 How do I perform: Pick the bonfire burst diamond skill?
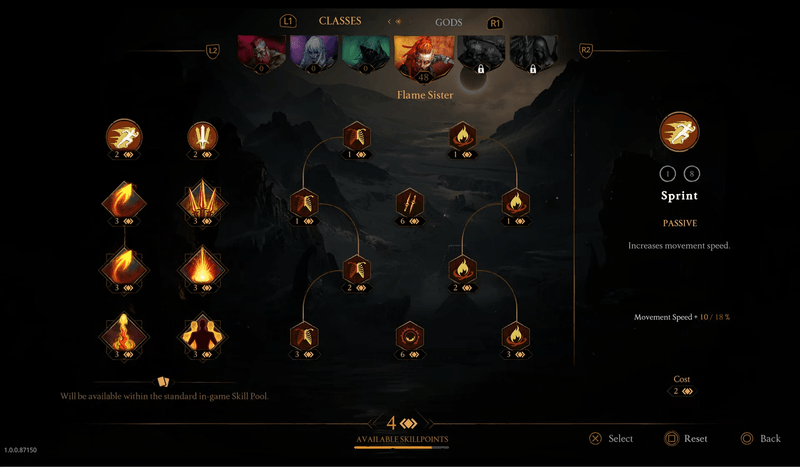(203, 268)
